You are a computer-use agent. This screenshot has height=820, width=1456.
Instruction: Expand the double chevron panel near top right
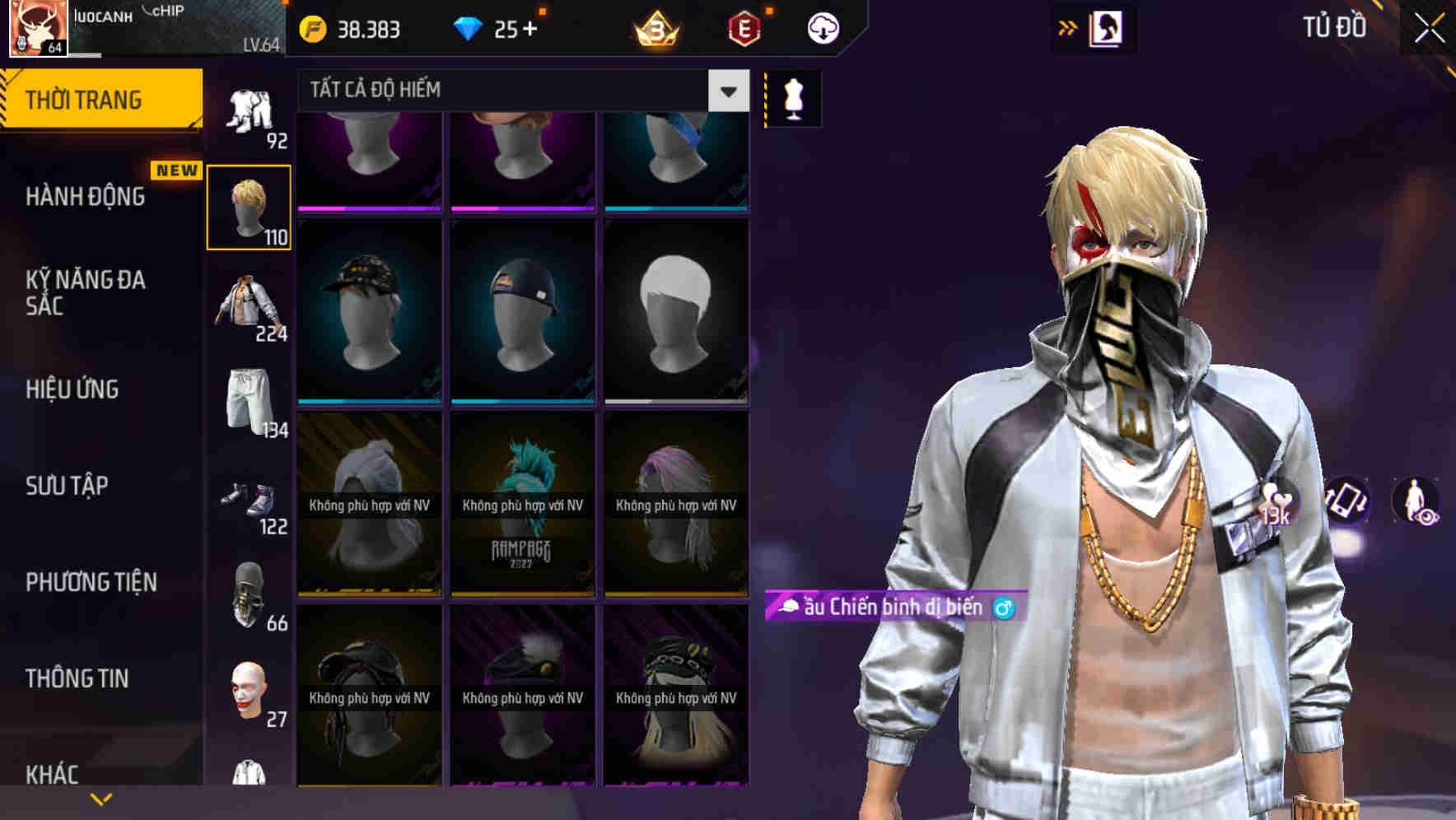click(x=1068, y=27)
